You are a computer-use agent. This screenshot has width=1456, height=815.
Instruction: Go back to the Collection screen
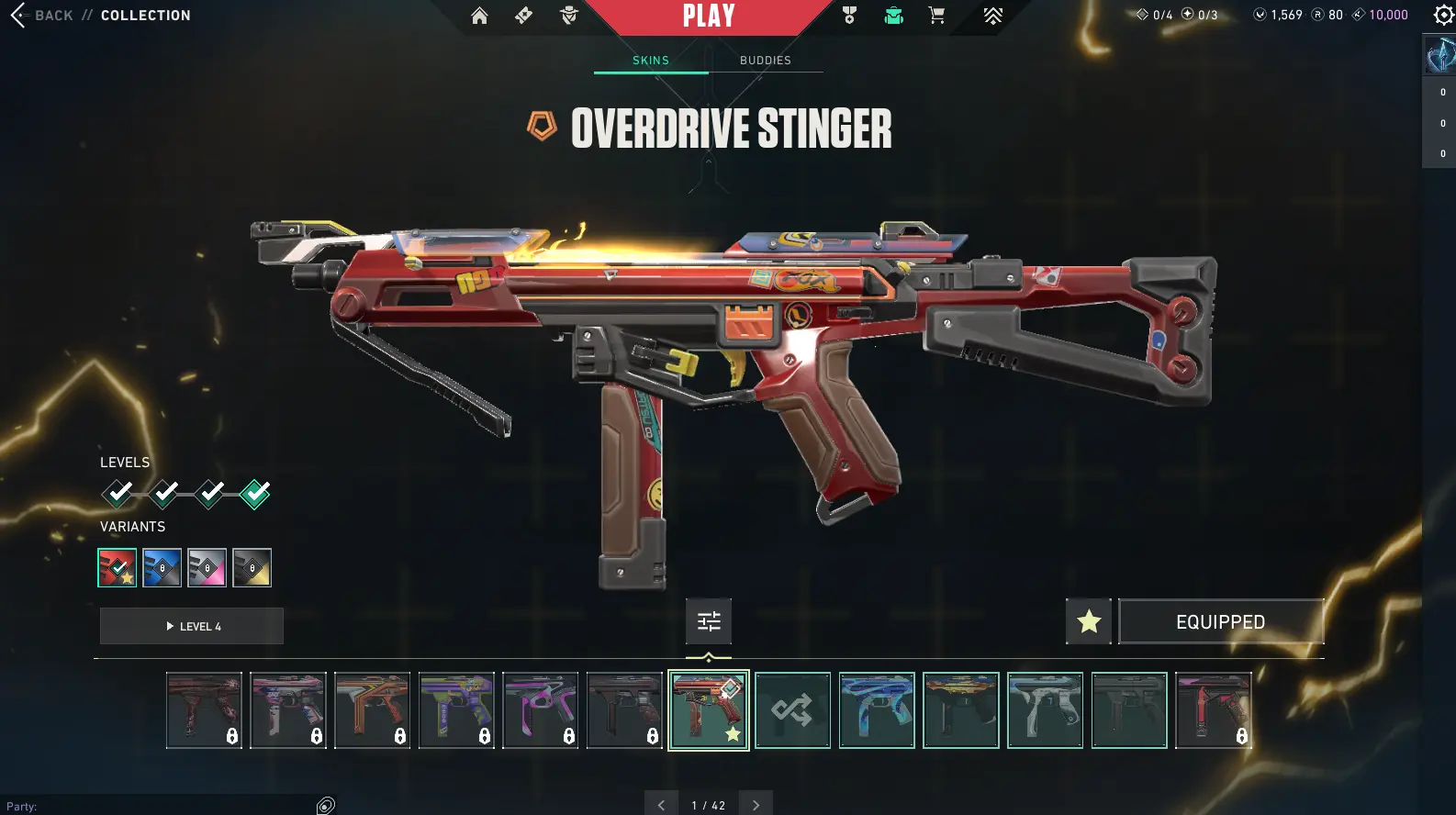click(41, 16)
